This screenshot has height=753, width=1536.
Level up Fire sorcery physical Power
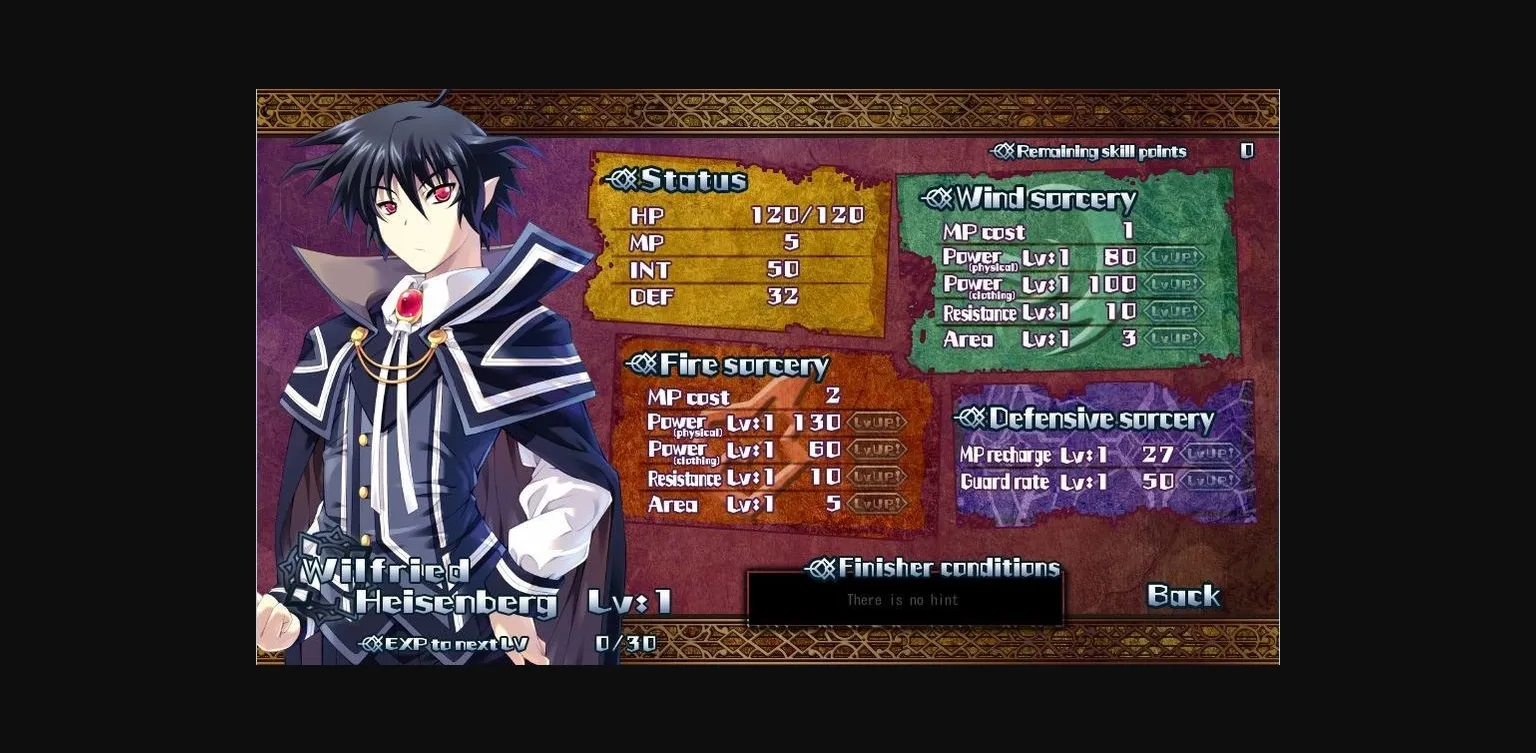878,422
